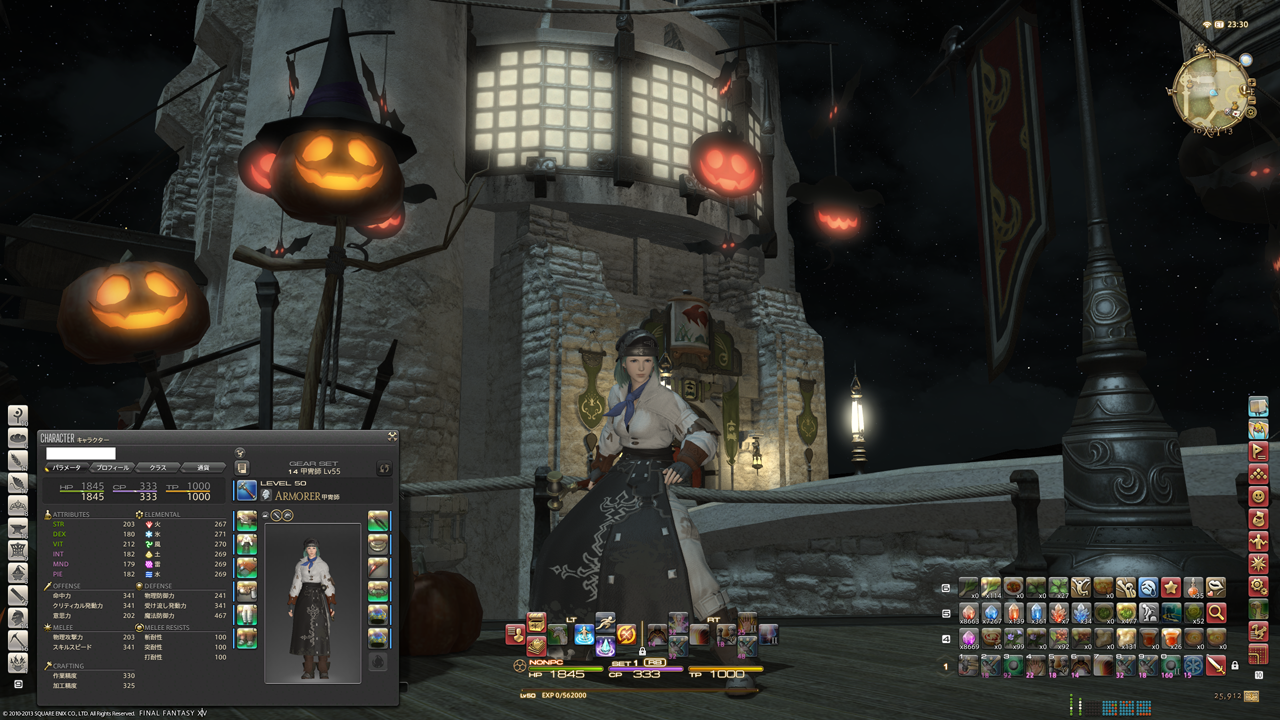Select the 通貨 tab
Viewport: 1280px width, 720px height.
[203, 467]
